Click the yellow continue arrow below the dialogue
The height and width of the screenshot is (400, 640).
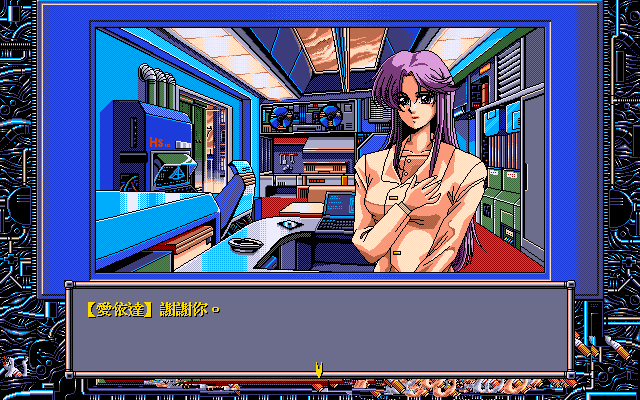pos(319,369)
